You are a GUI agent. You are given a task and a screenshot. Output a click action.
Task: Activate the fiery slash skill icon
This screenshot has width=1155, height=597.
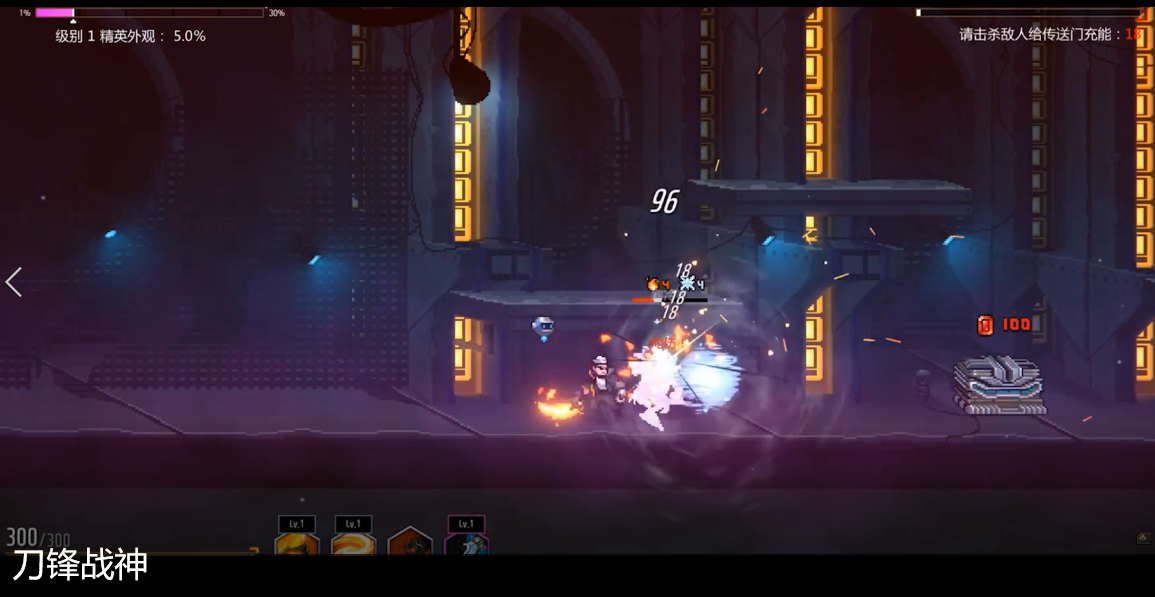297,544
